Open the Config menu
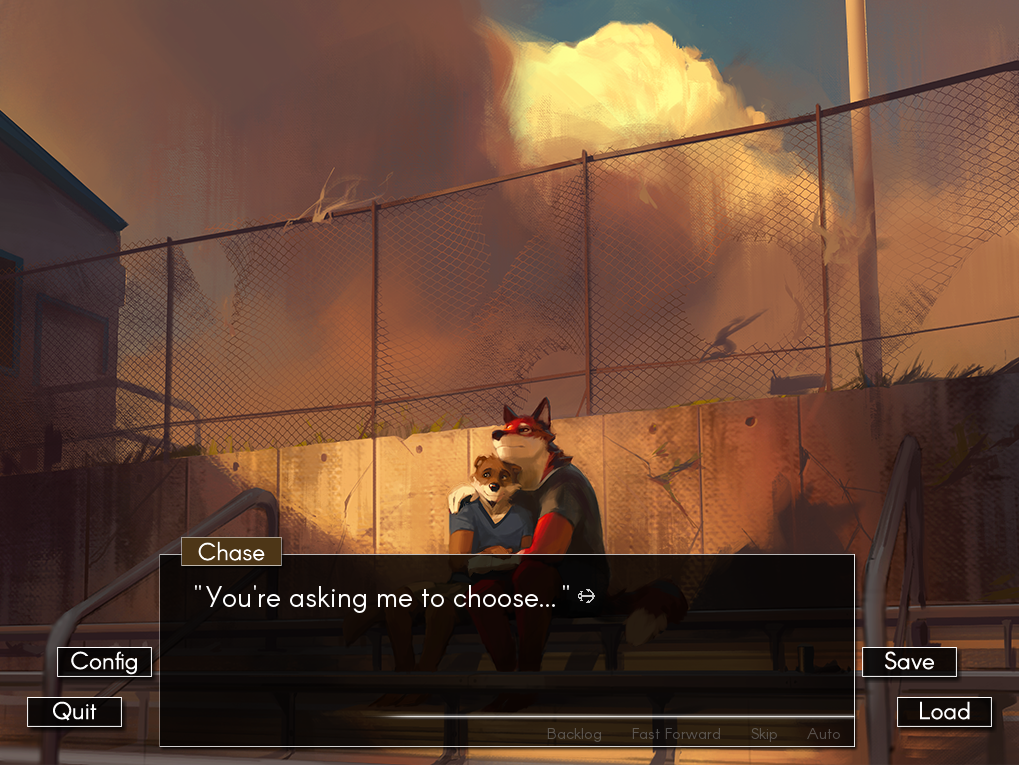 104,662
